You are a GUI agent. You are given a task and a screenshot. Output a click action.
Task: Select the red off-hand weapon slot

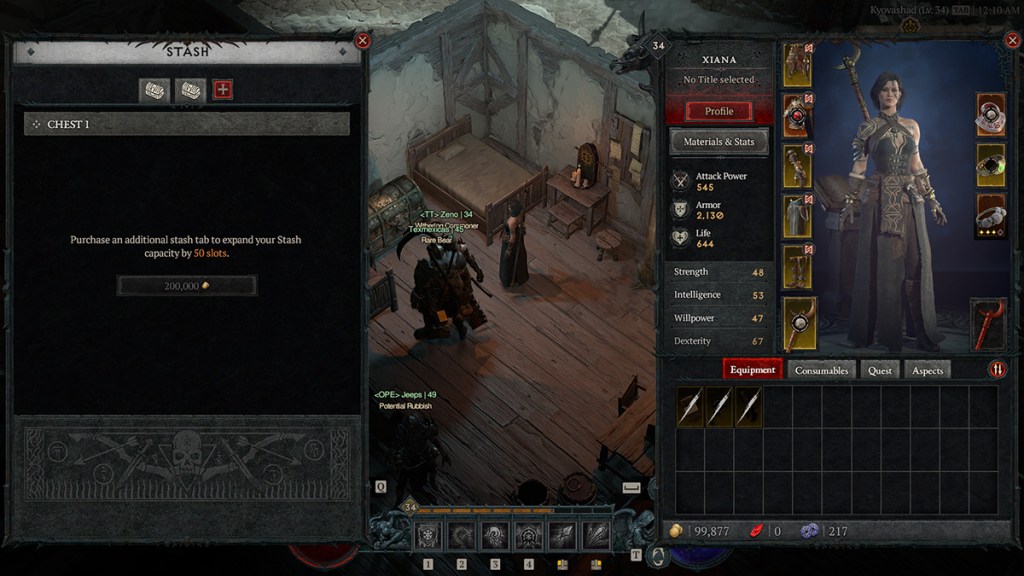(990, 323)
